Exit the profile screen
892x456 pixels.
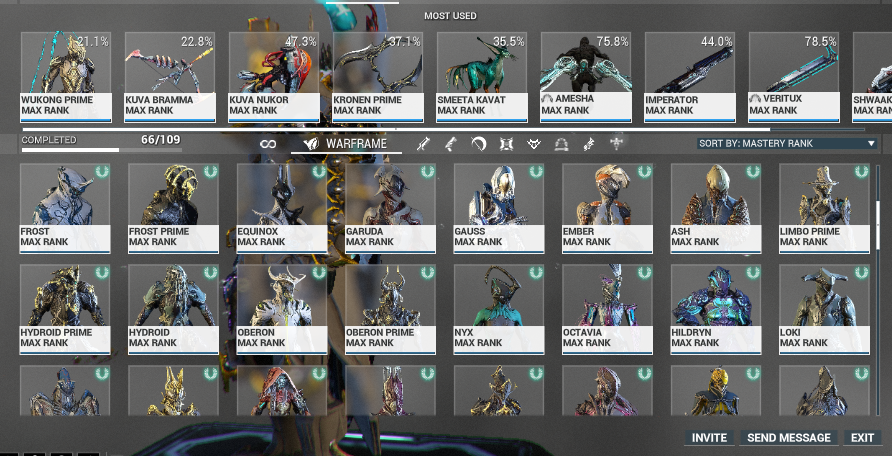(862, 438)
